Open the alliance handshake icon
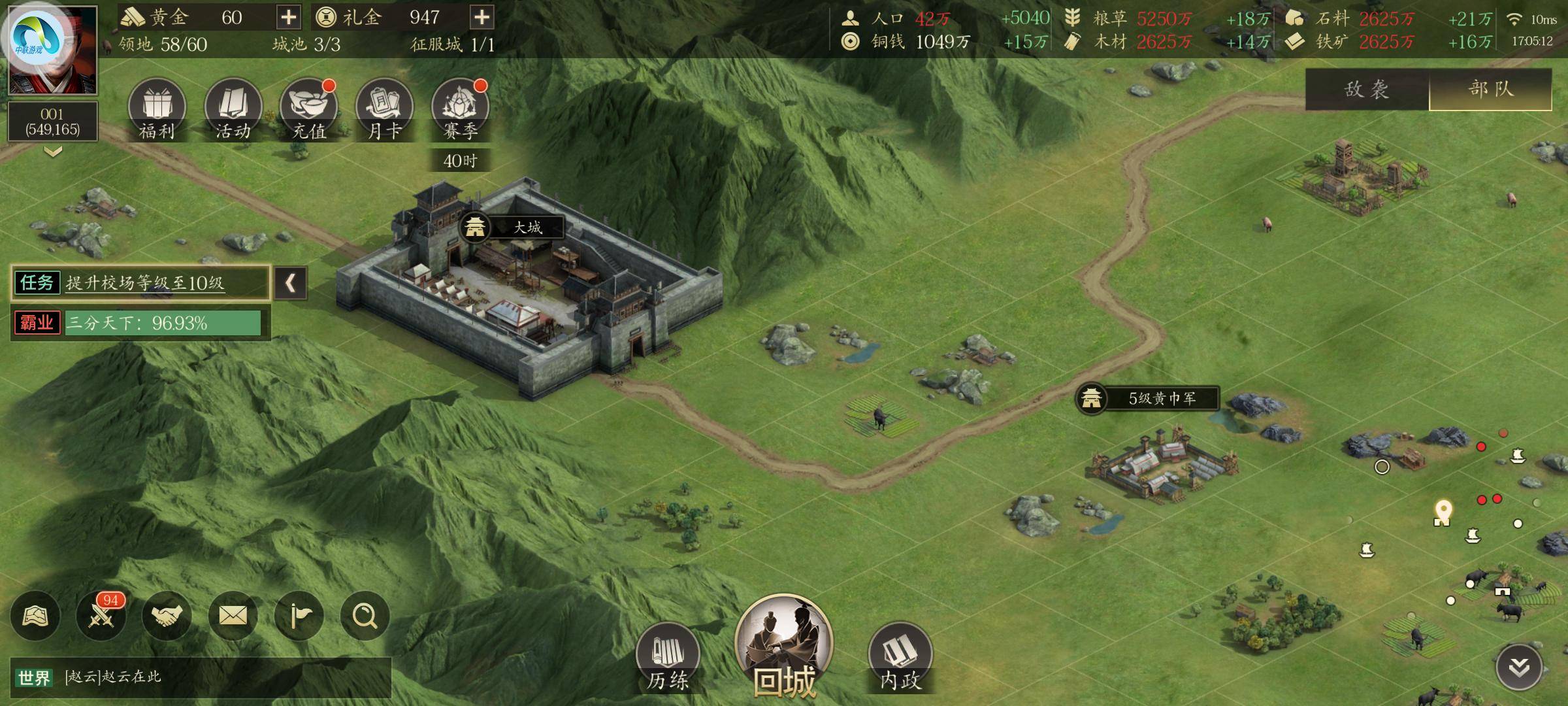 point(167,616)
